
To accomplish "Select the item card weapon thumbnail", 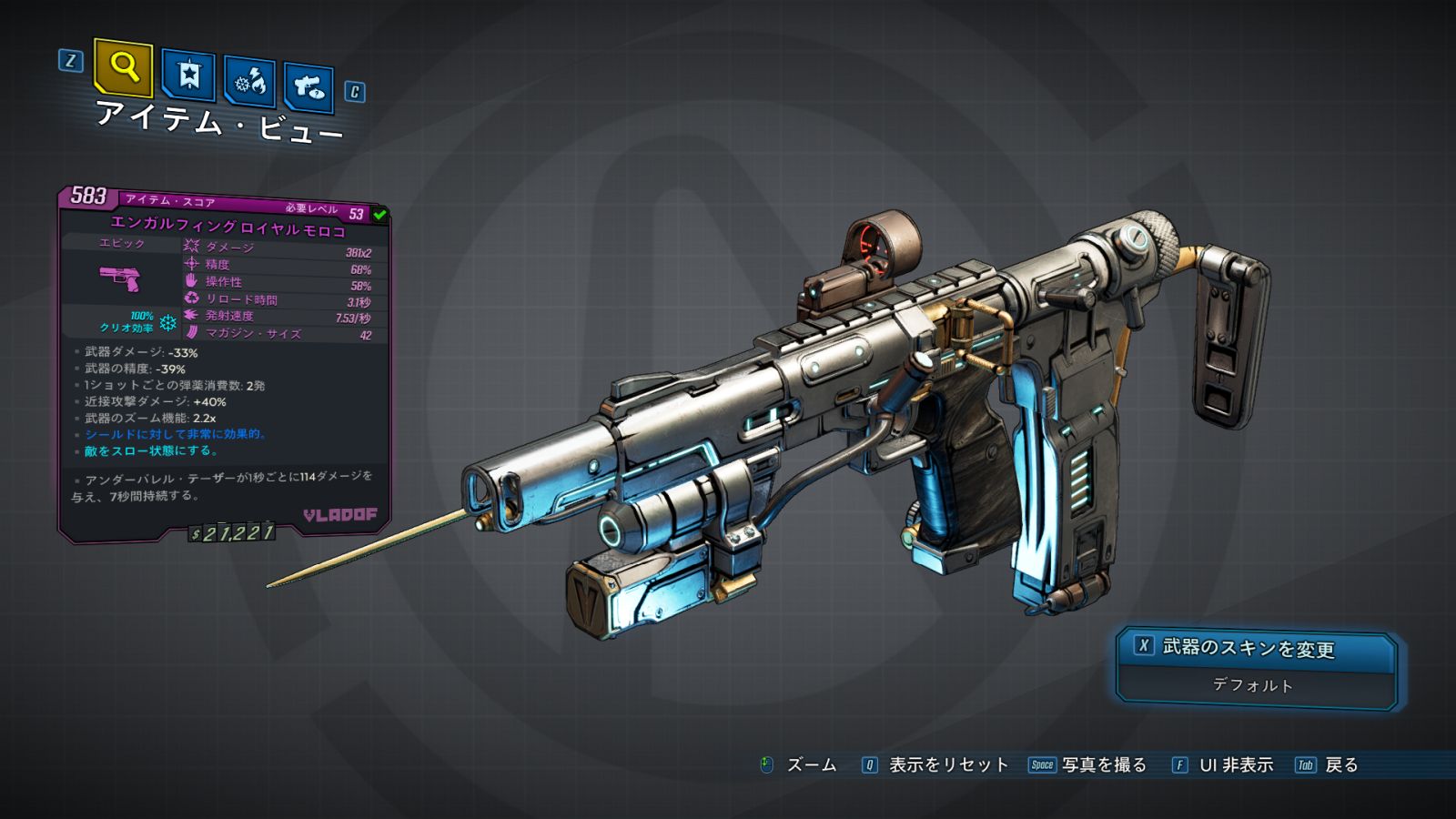I will (120, 278).
